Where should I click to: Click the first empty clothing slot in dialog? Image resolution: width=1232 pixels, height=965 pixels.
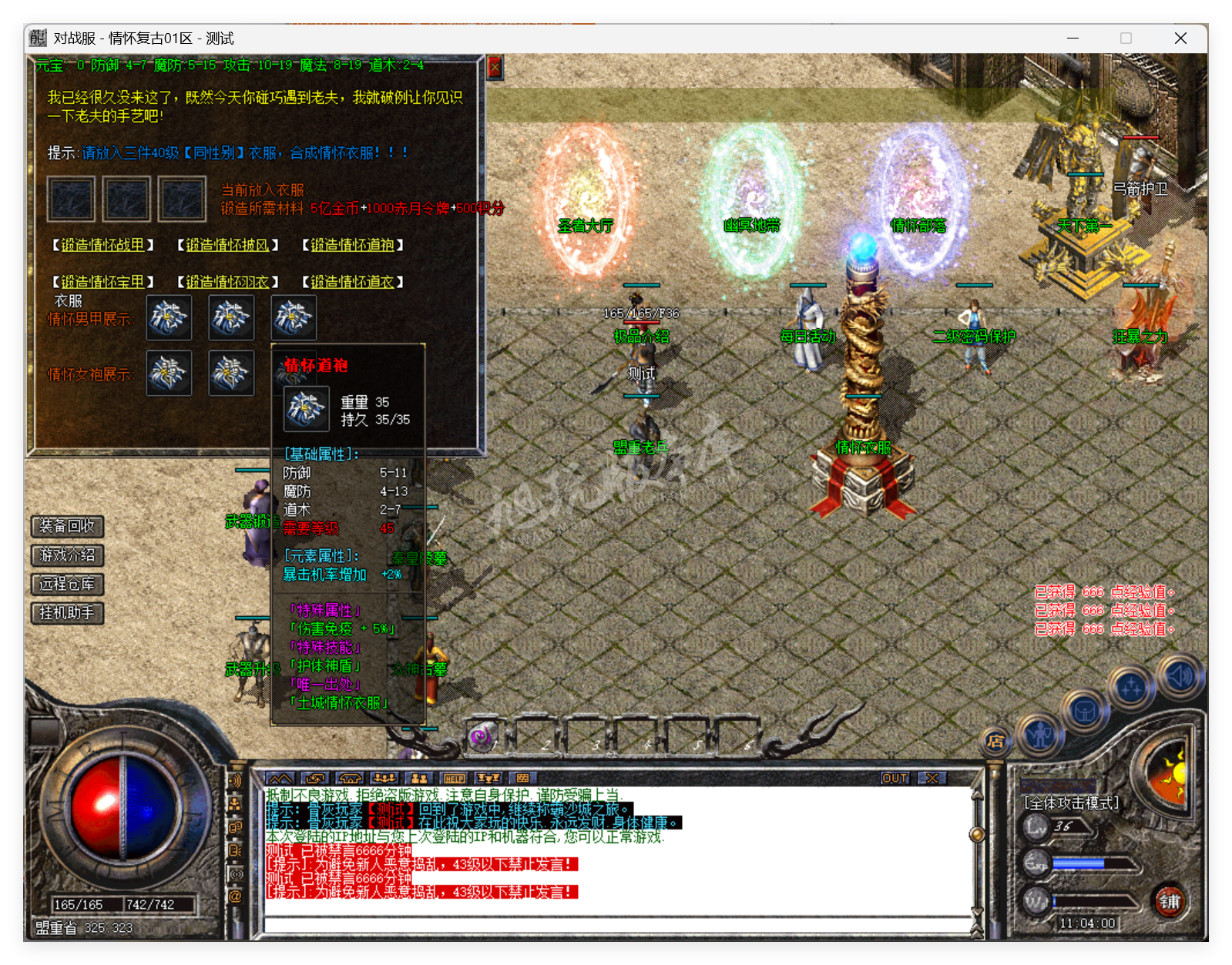(x=71, y=199)
